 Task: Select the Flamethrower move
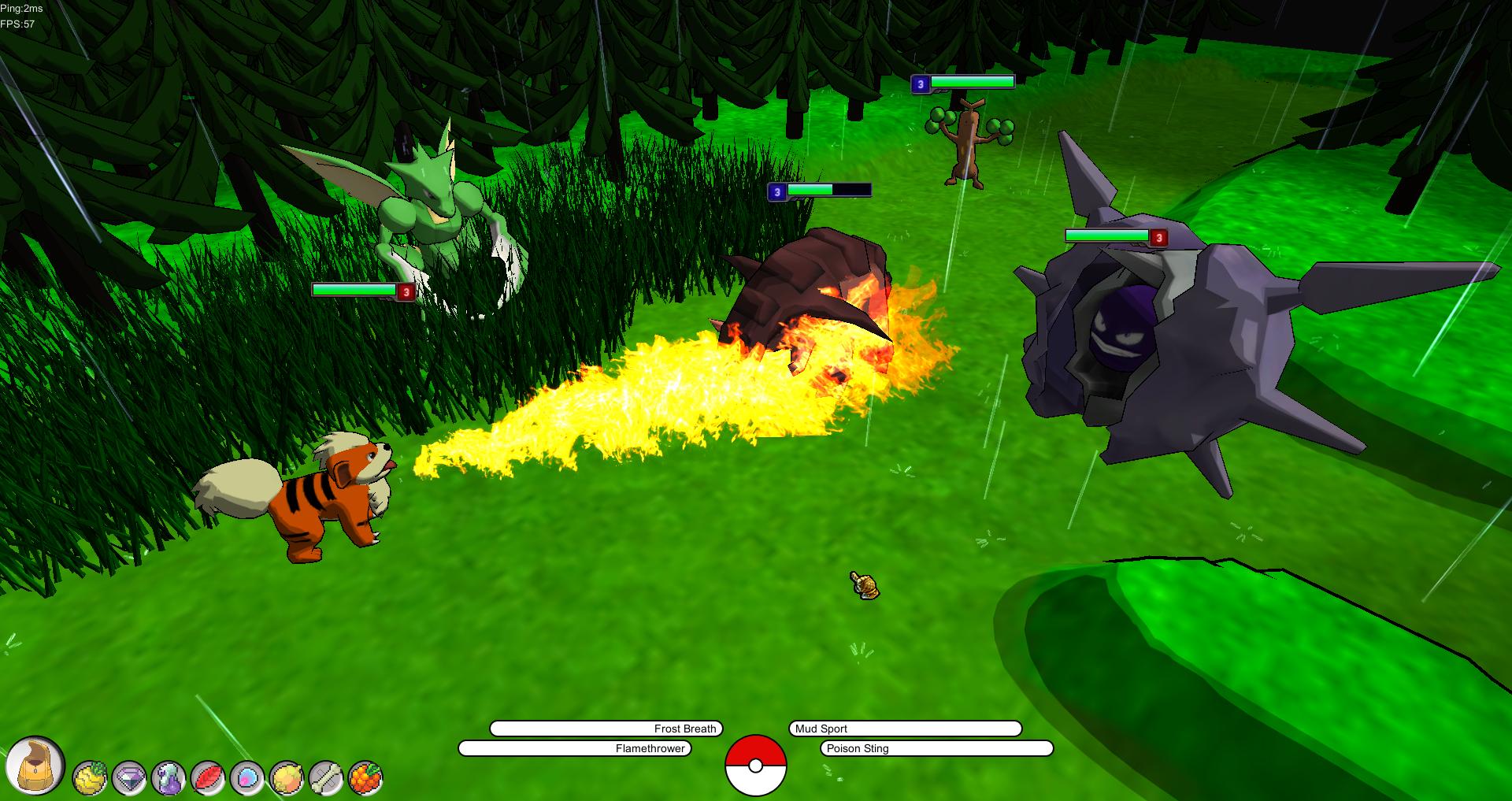click(575, 748)
